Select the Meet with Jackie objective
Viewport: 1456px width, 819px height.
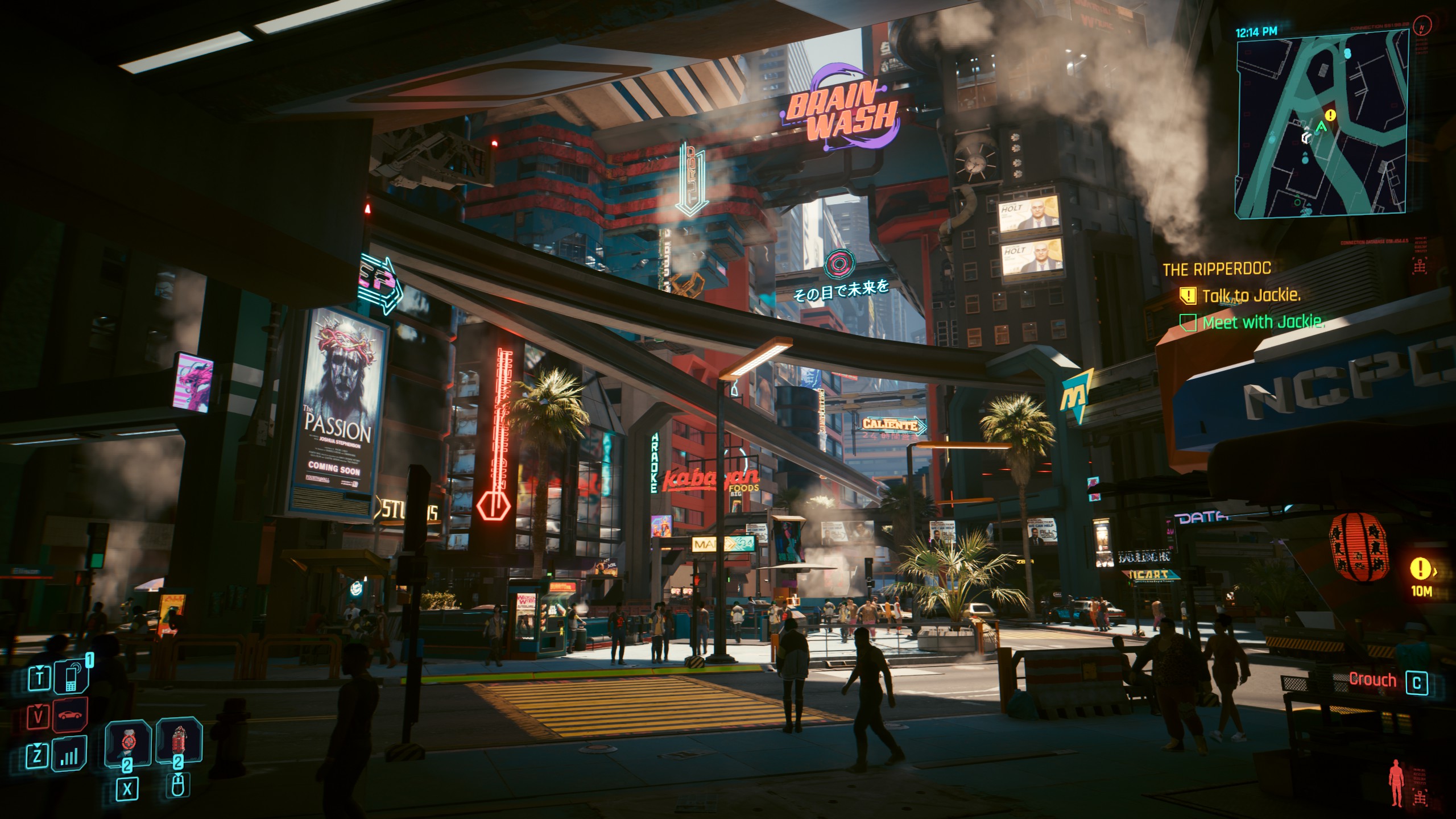[x=1263, y=322]
